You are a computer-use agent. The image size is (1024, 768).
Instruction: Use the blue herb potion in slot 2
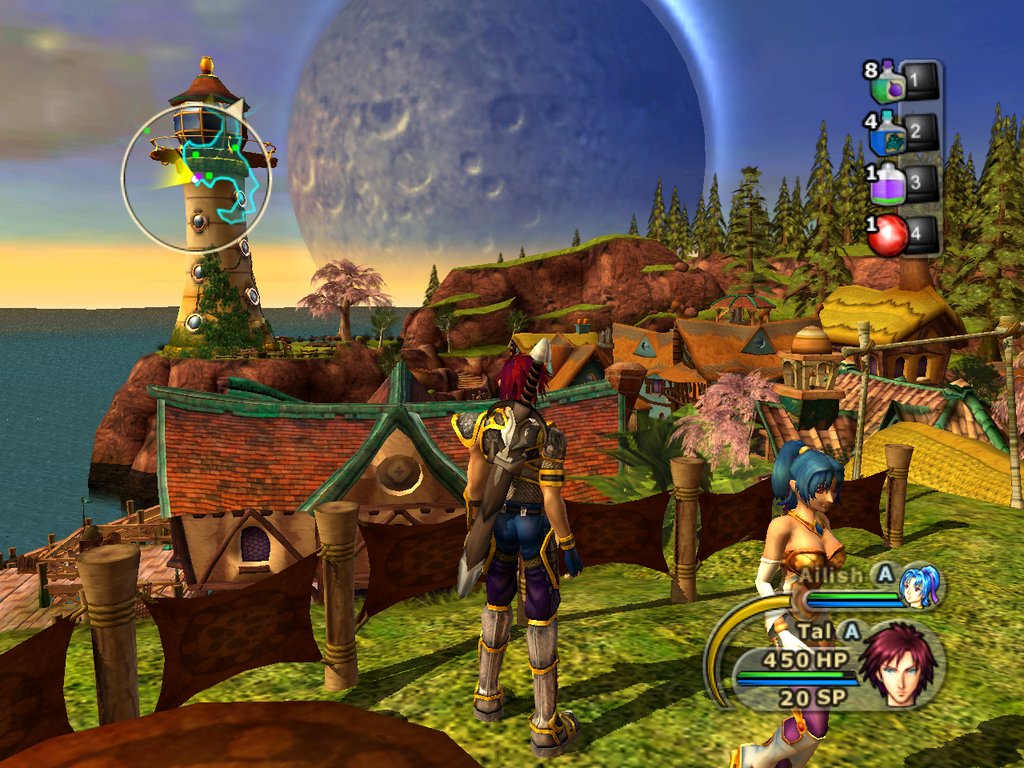point(888,134)
